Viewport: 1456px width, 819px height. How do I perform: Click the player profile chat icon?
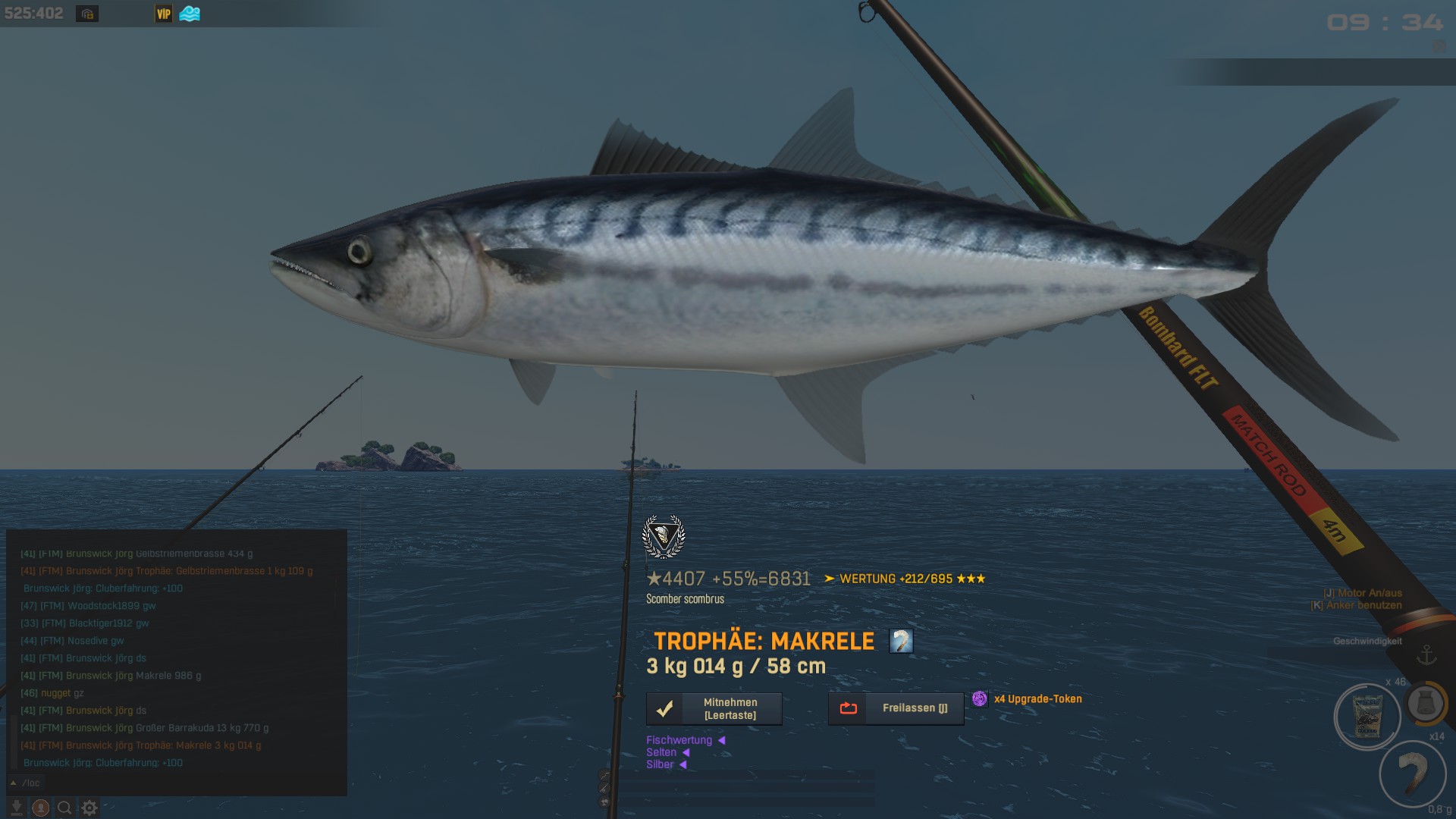[x=41, y=808]
